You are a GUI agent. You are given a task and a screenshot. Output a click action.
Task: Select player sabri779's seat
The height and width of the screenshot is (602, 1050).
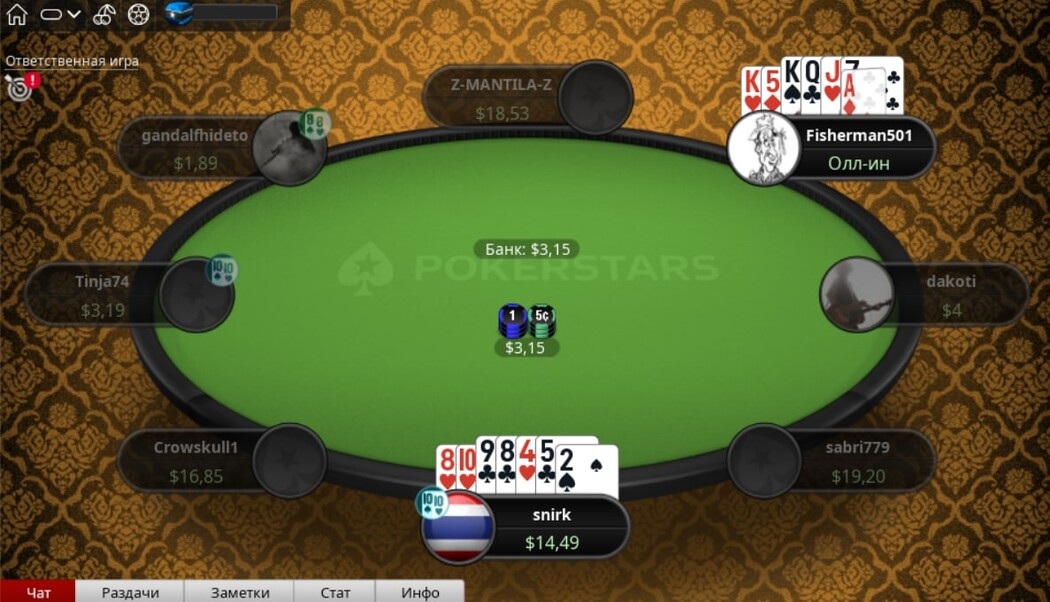(765, 461)
